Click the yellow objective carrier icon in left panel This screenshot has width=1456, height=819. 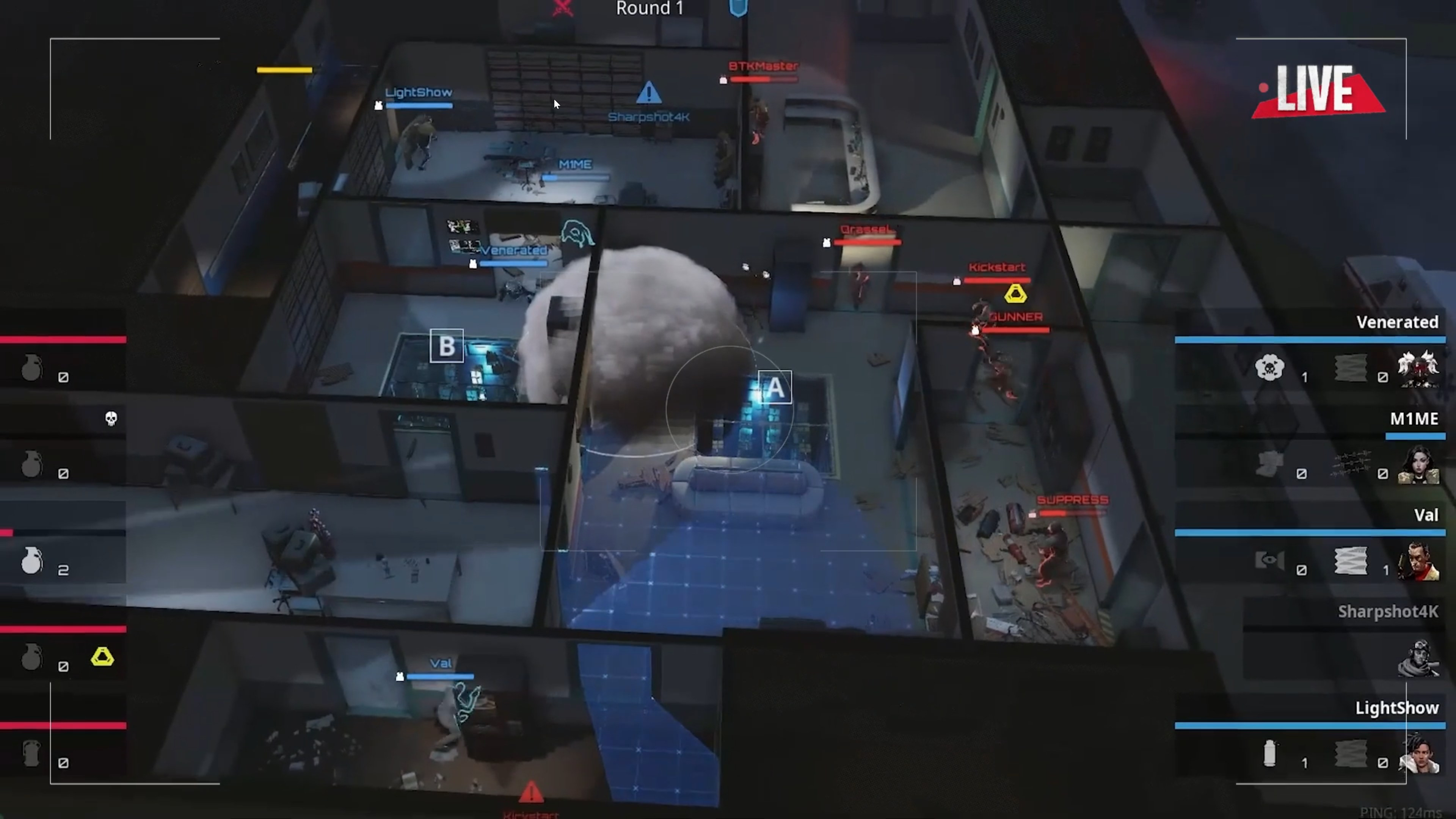tap(102, 657)
